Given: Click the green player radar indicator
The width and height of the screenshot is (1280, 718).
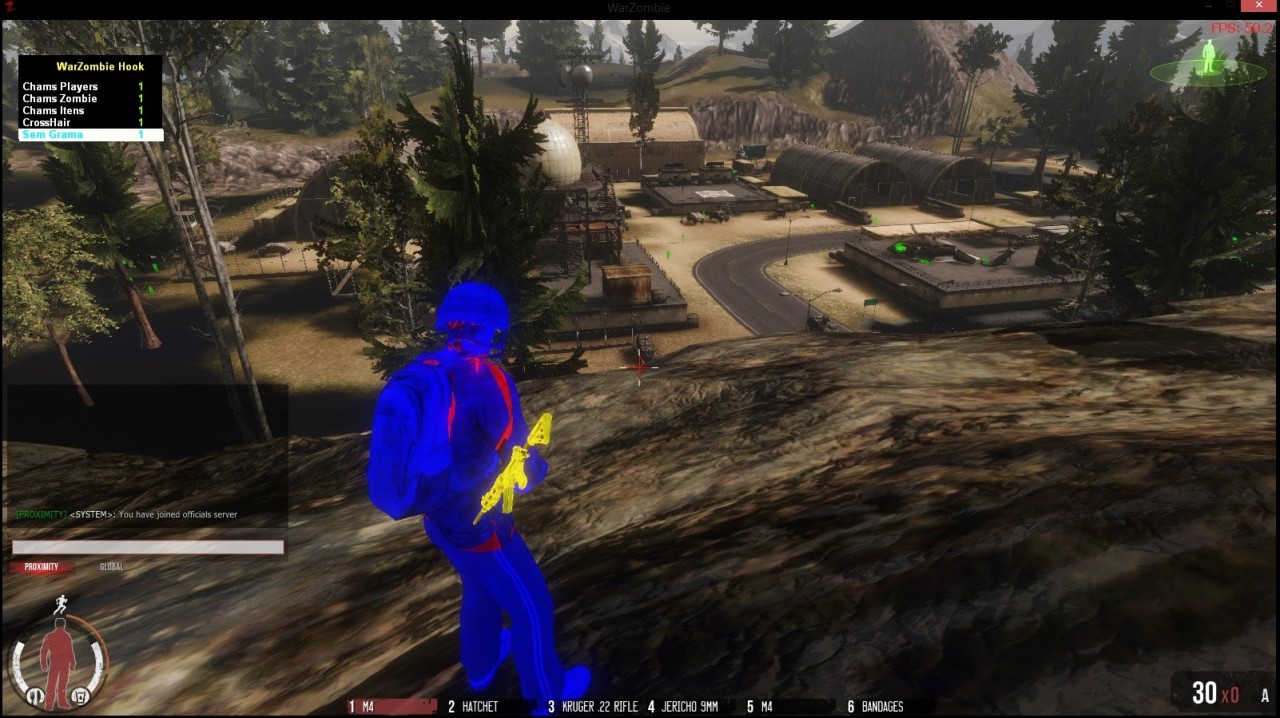Looking at the screenshot, I should pos(1208,67).
